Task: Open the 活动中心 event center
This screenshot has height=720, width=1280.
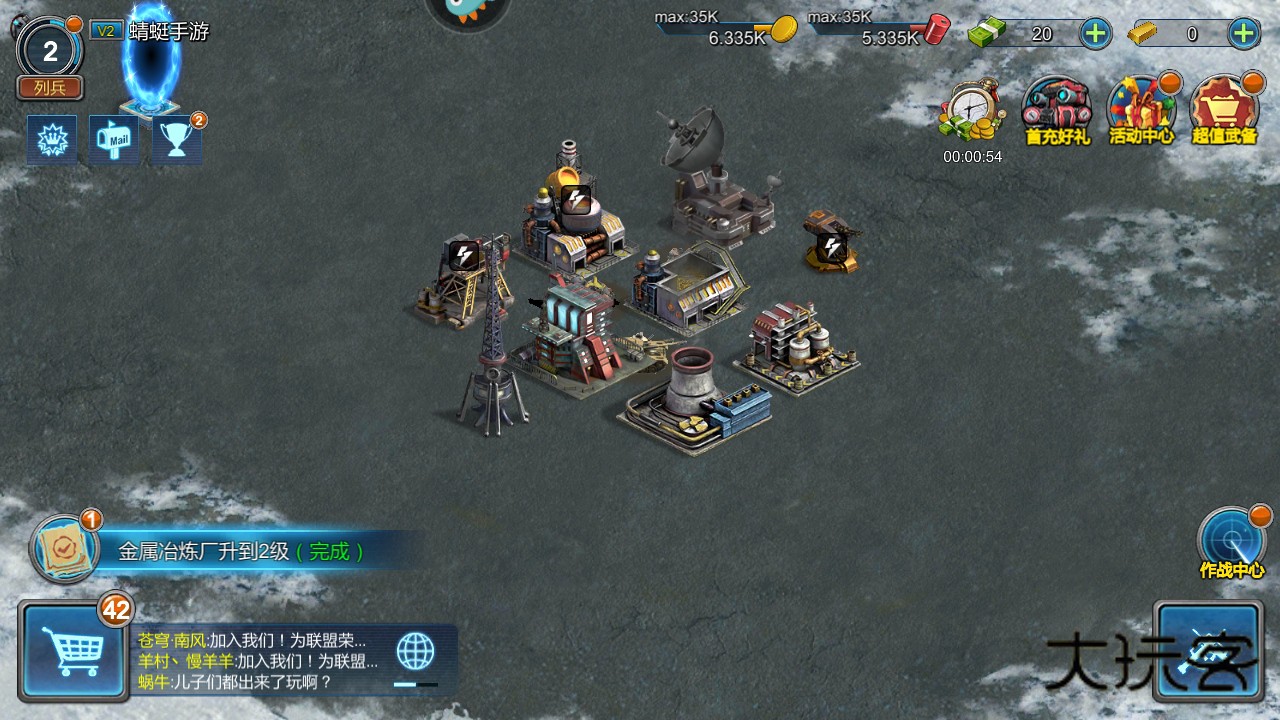Action: (x=1141, y=109)
